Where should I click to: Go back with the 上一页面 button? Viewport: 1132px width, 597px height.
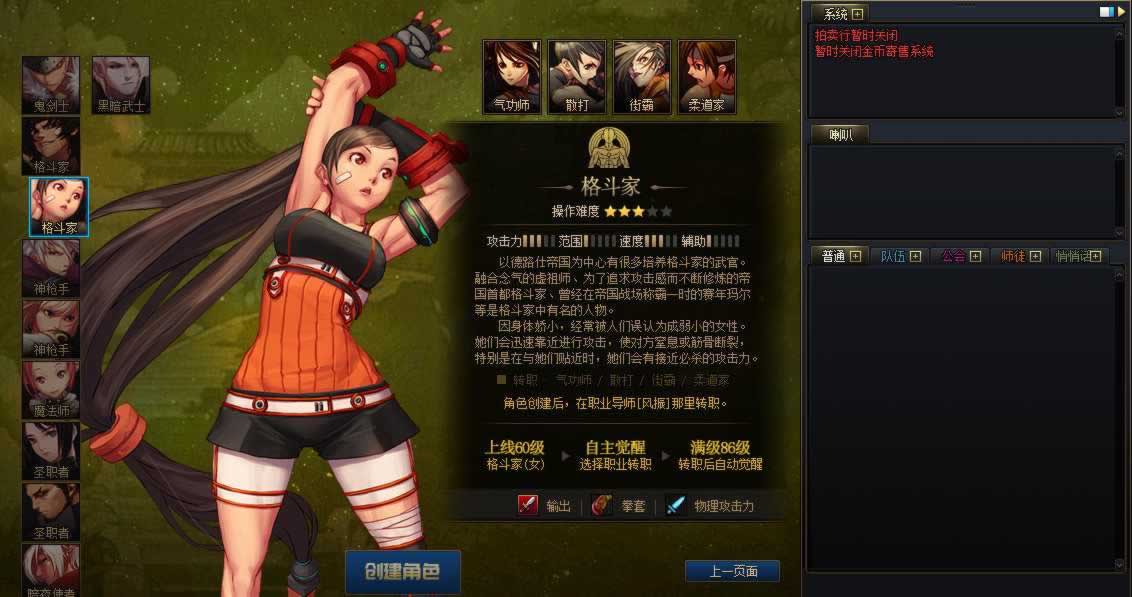point(732,572)
